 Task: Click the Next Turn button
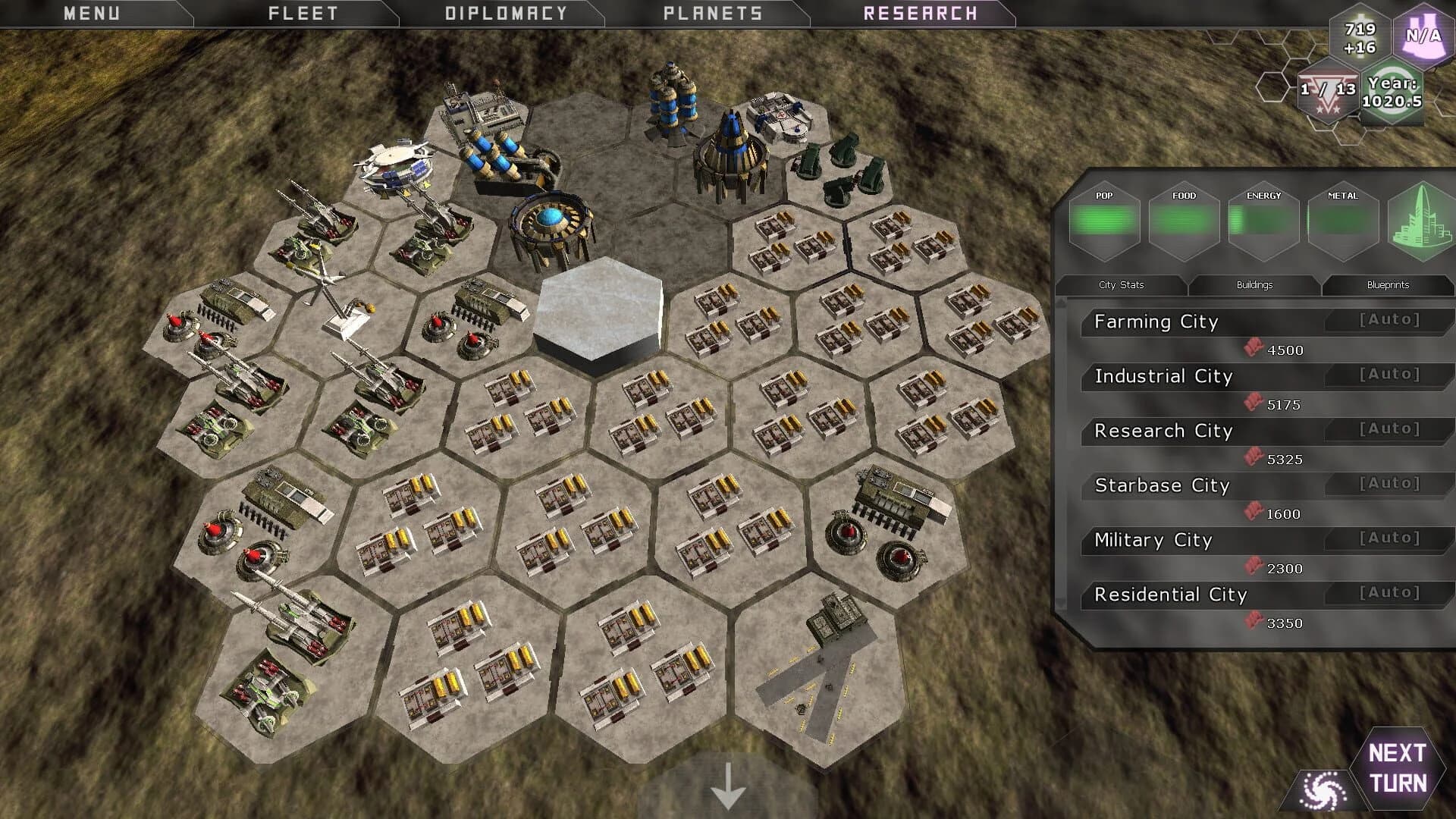point(1397,767)
